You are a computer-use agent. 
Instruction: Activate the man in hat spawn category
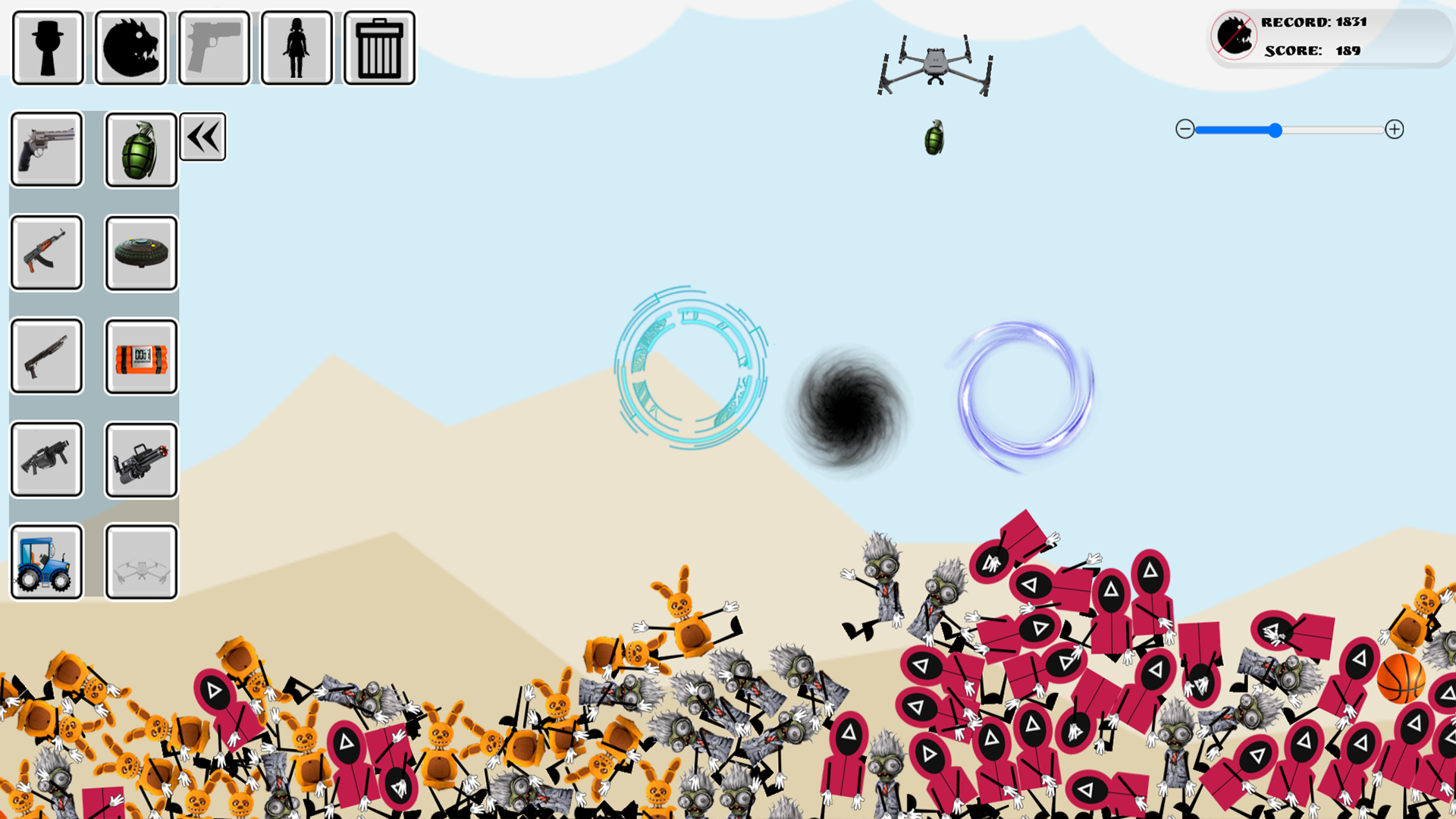click(47, 47)
